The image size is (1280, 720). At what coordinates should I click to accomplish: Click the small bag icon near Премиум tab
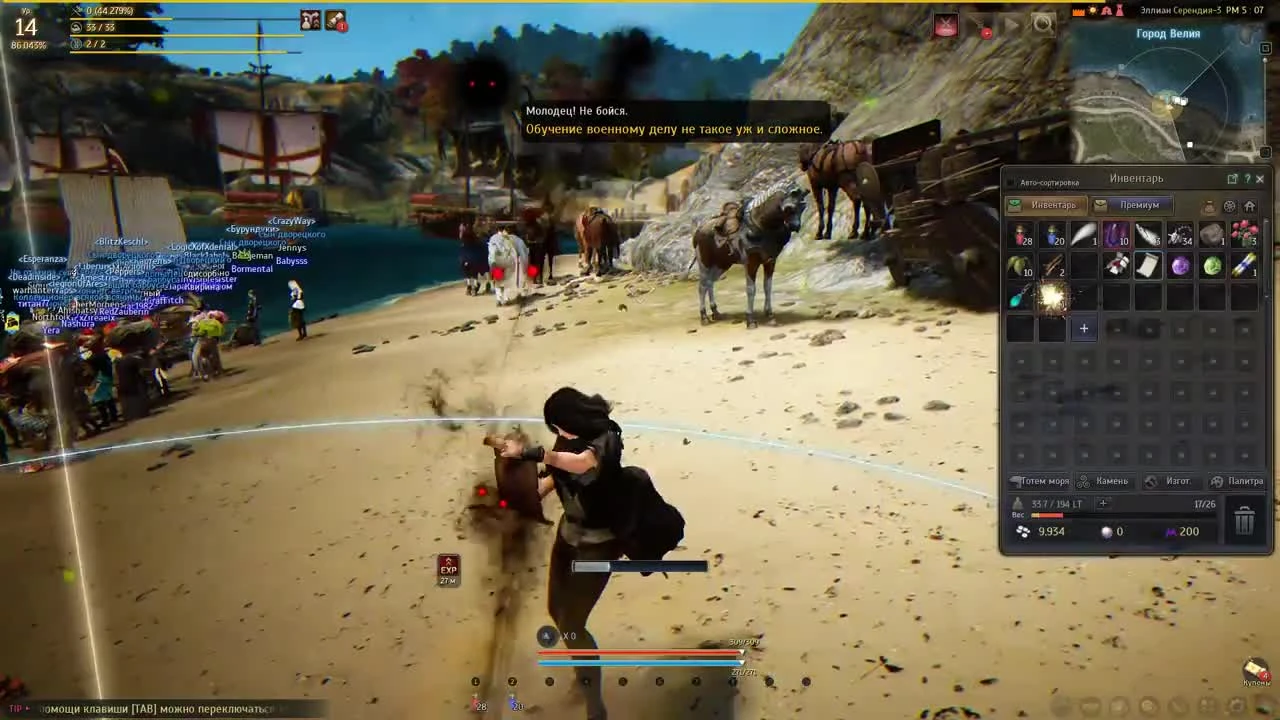tap(1210, 207)
